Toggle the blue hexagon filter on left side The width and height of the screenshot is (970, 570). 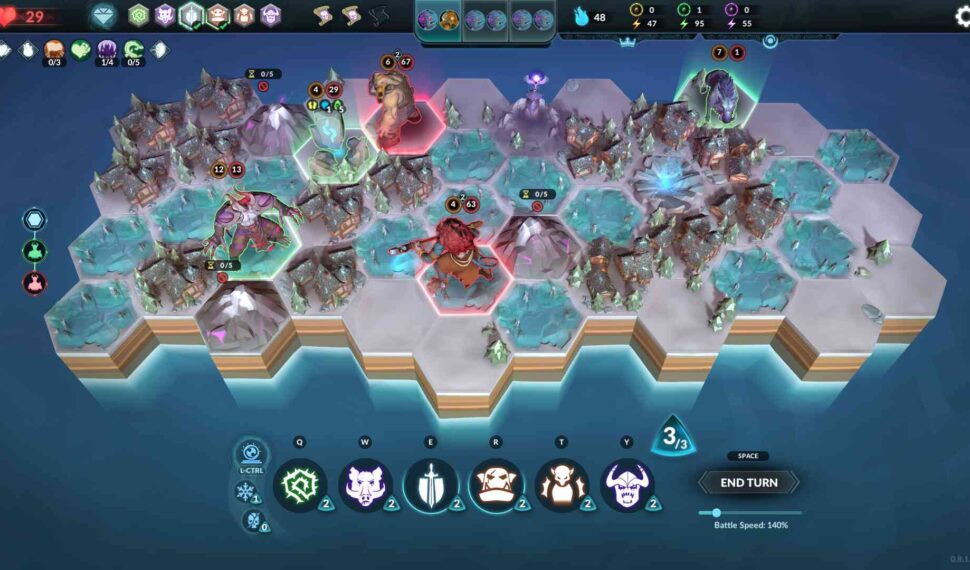pos(34,220)
